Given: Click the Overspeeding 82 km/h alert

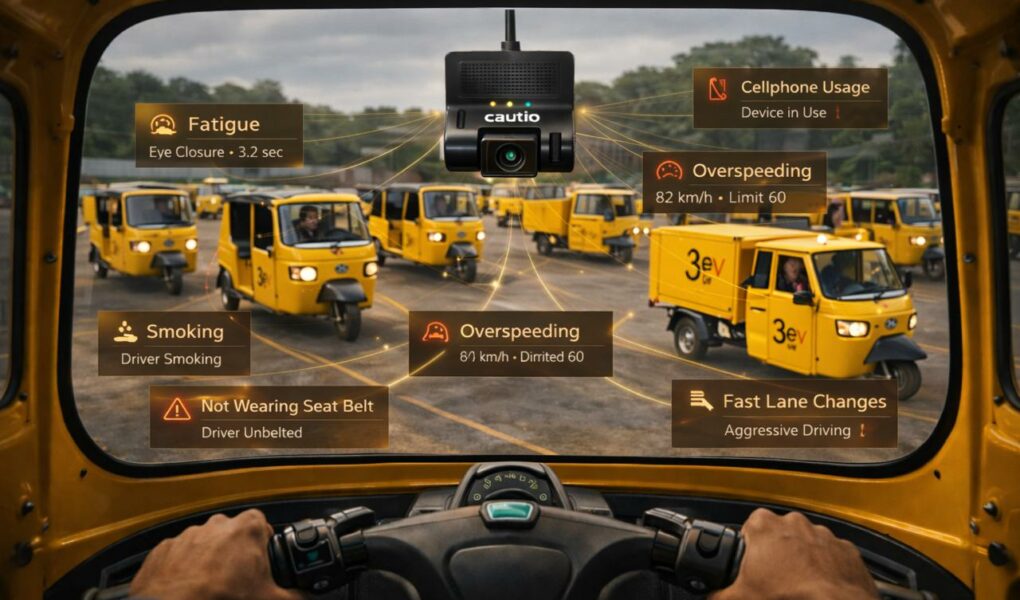Looking at the screenshot, I should click(734, 182).
